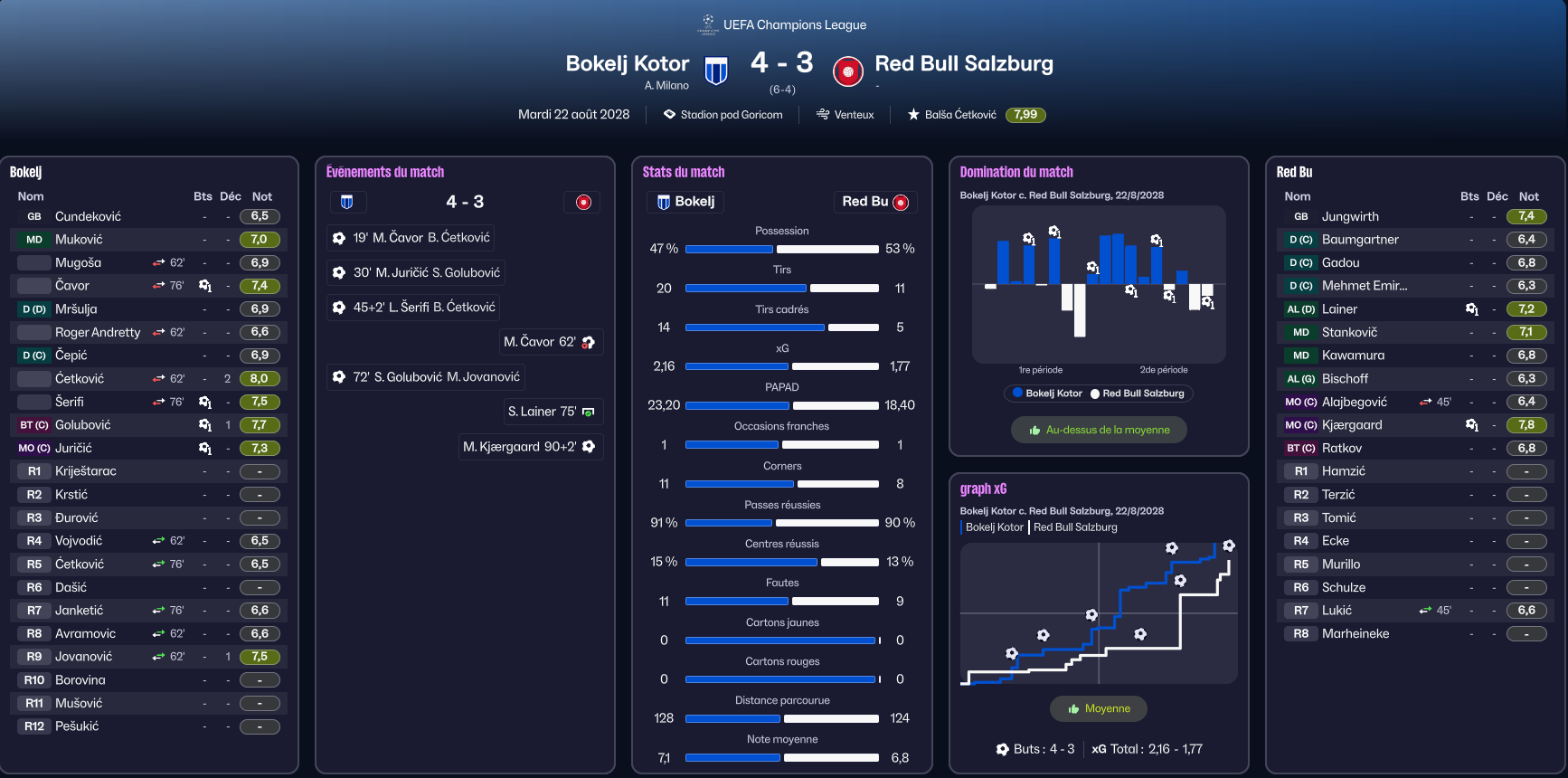Select substitute Jovanović in Bokelj list

tap(84, 657)
